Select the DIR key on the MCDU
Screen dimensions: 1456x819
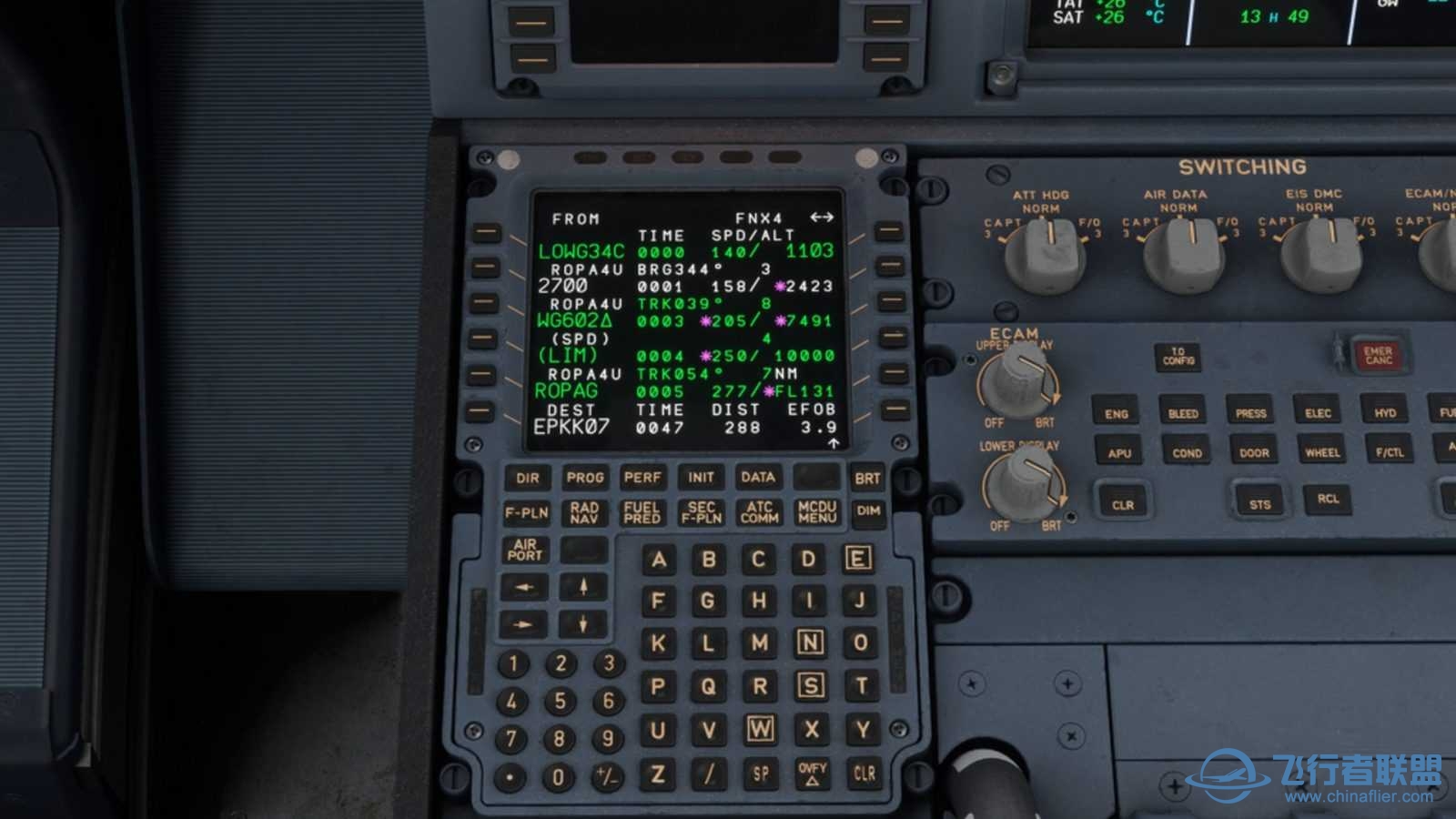(526, 478)
